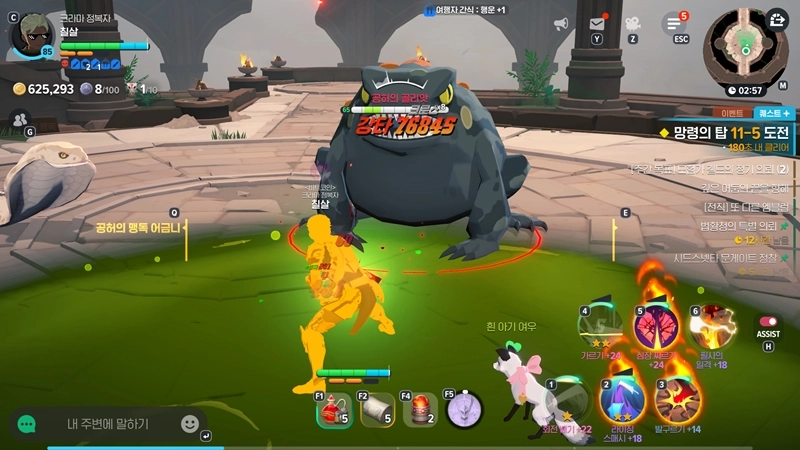This screenshot has height=450, width=800.
Task: Open the mail envelope inbox
Action: click(x=597, y=24)
